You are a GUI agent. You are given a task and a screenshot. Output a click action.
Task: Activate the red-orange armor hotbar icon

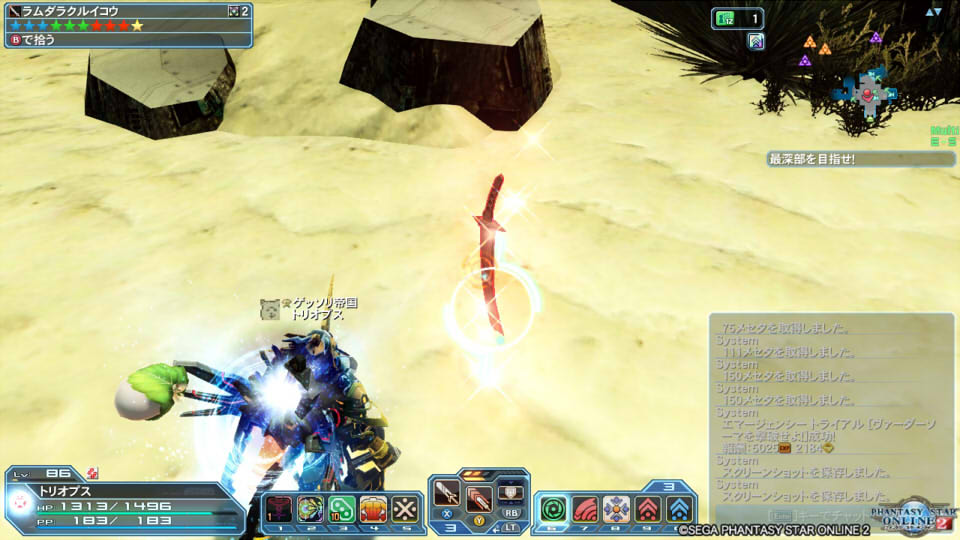tap(372, 509)
